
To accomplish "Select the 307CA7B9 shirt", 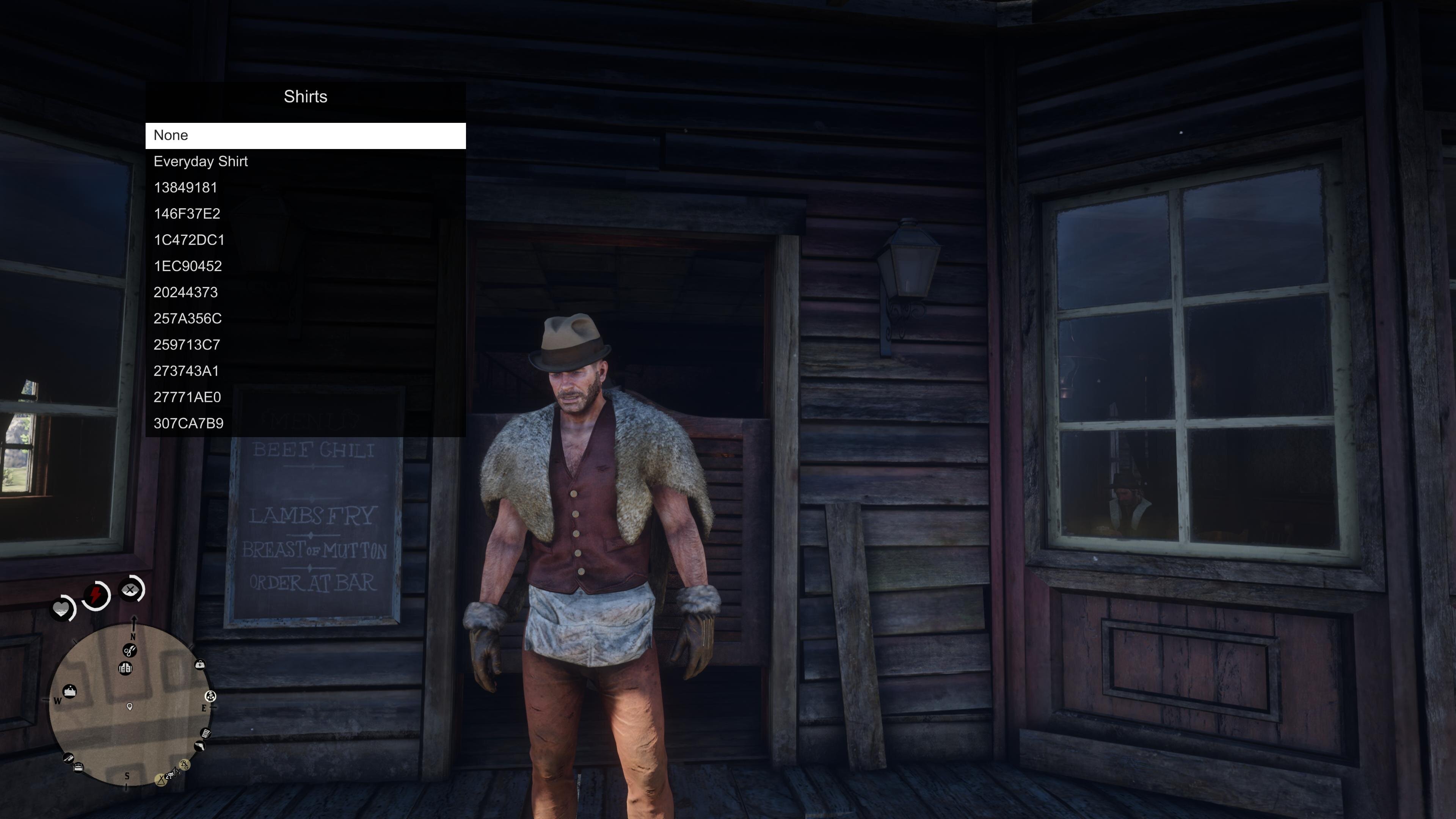I will pos(305,424).
